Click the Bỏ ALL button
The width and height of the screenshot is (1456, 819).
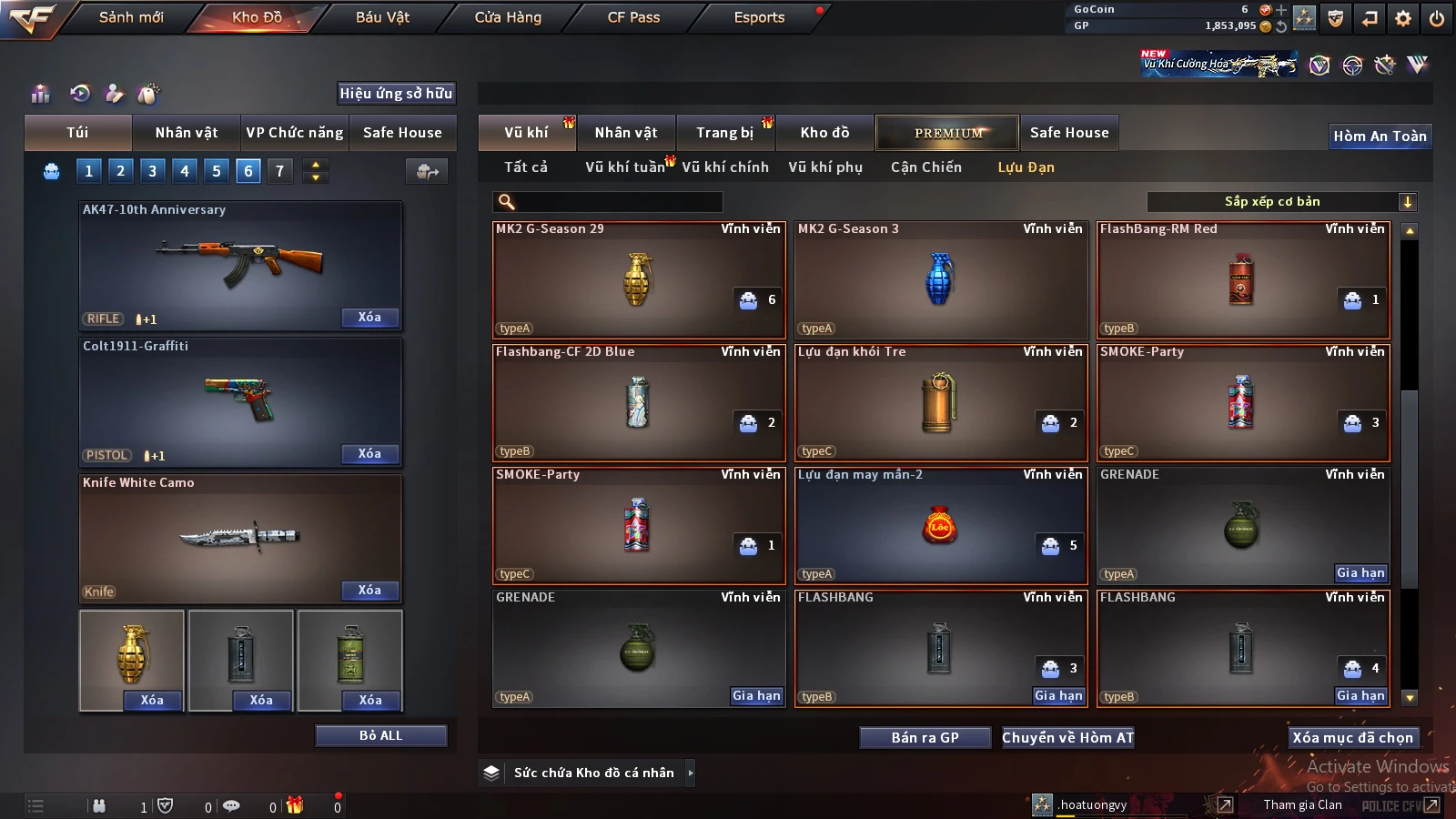tap(380, 735)
